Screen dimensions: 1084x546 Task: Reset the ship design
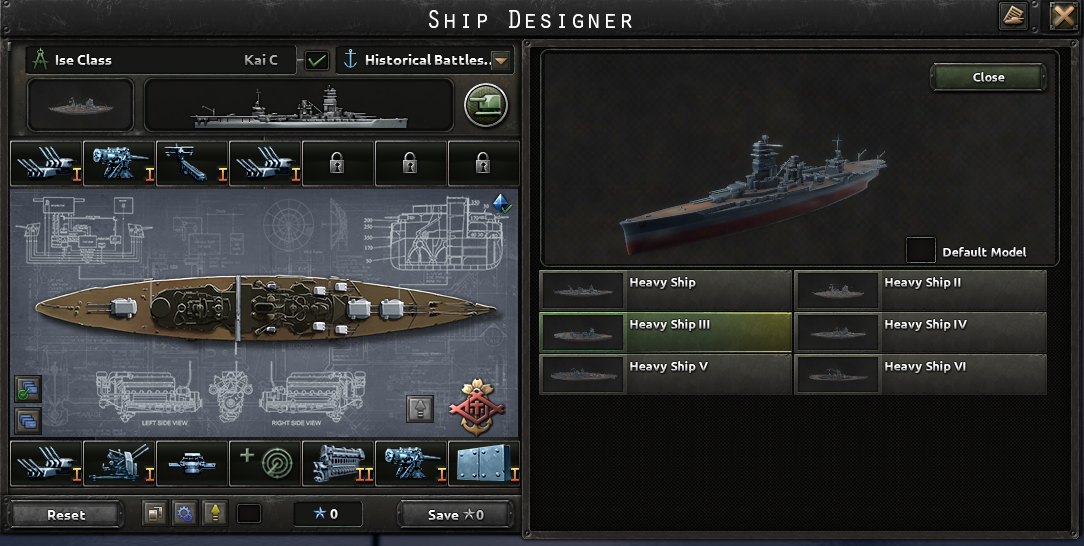click(x=66, y=515)
